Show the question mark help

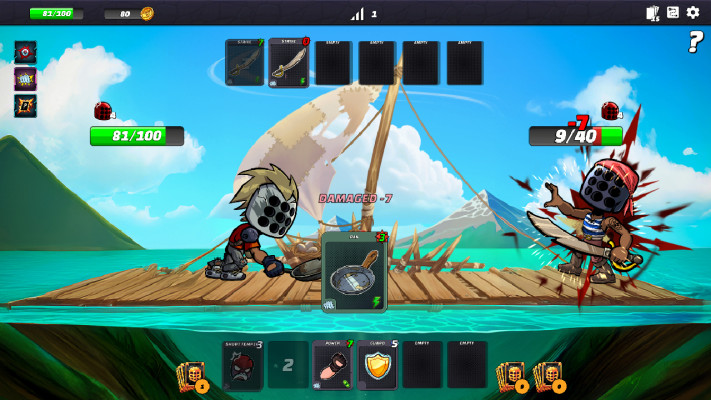[695, 42]
